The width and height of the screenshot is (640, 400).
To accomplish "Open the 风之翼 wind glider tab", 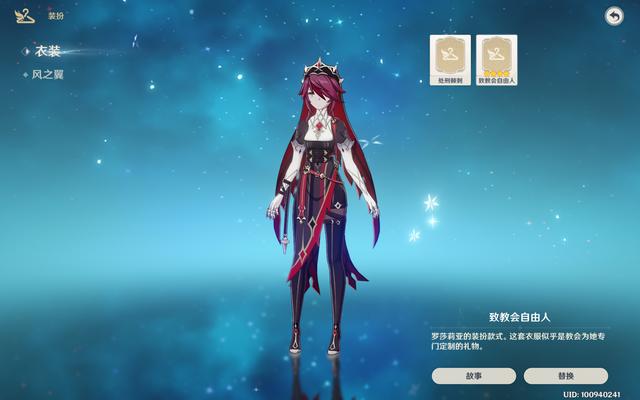I will coord(49,74).
